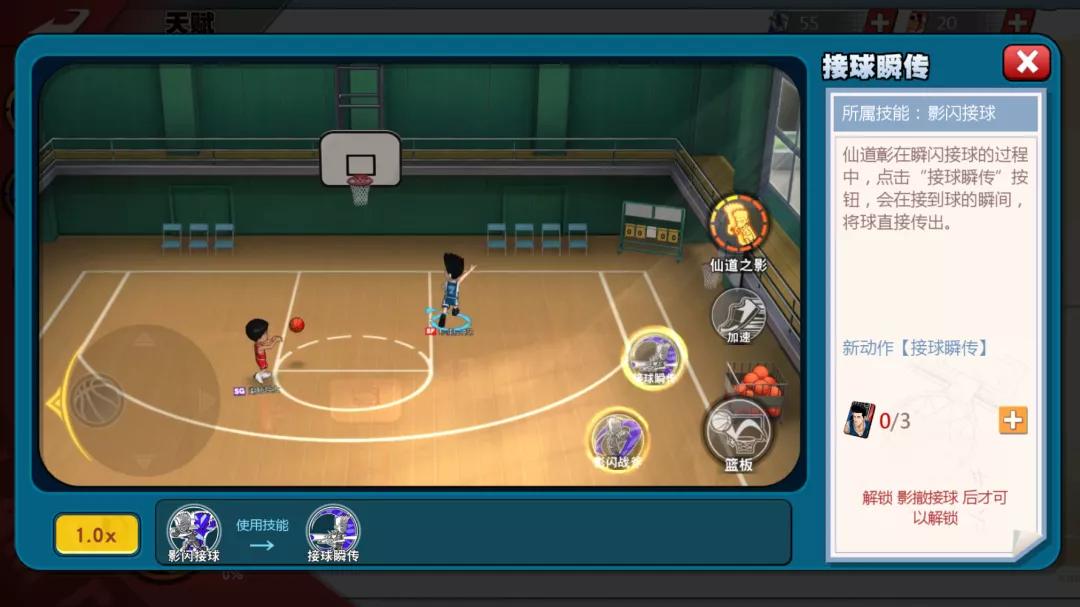Select the 影闪接球 skill icon in the combo bar

193,529
